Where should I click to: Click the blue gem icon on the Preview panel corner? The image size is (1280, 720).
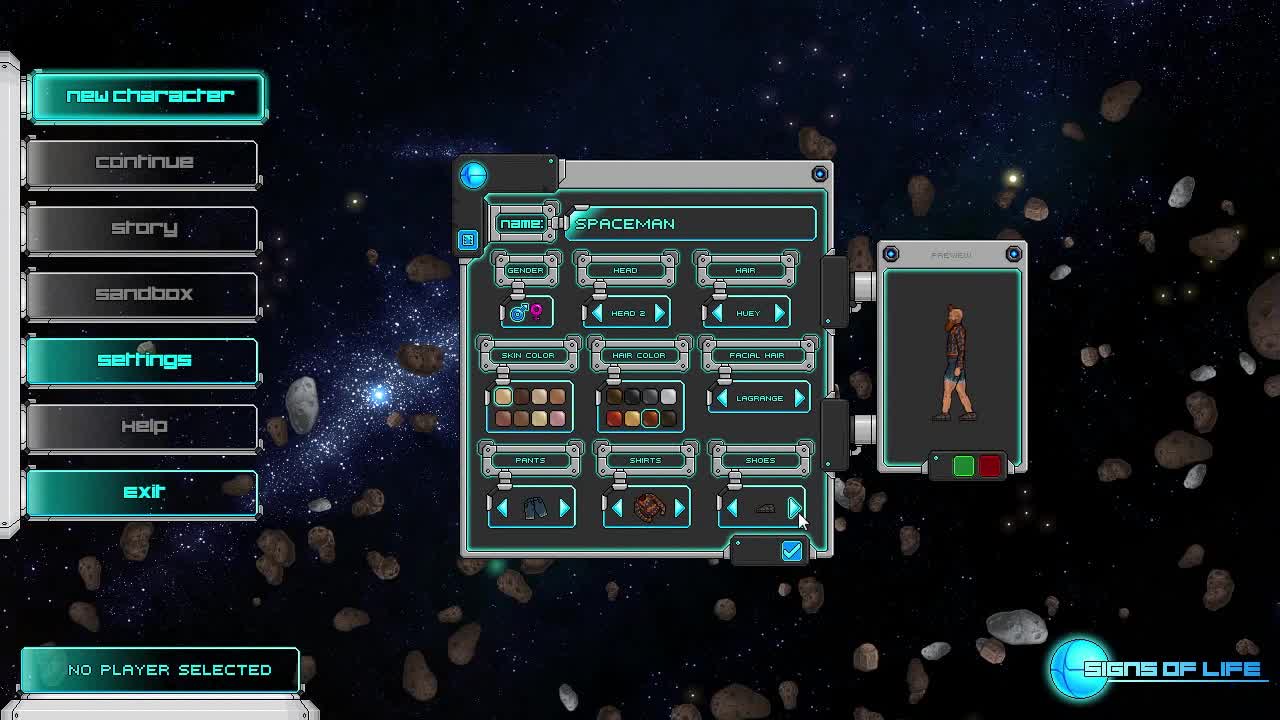(x=889, y=253)
